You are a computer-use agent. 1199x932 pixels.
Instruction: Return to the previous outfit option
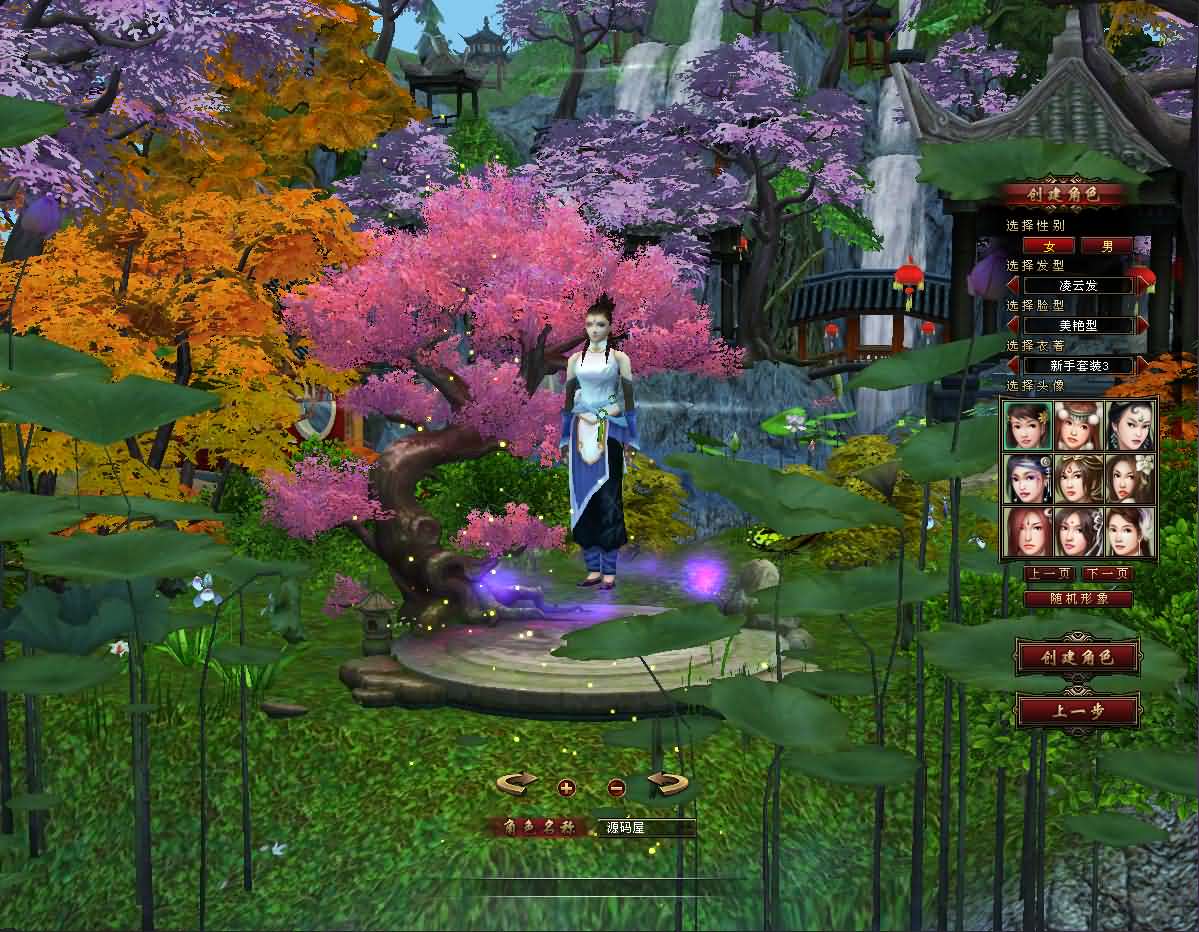pyautogui.click(x=1012, y=365)
